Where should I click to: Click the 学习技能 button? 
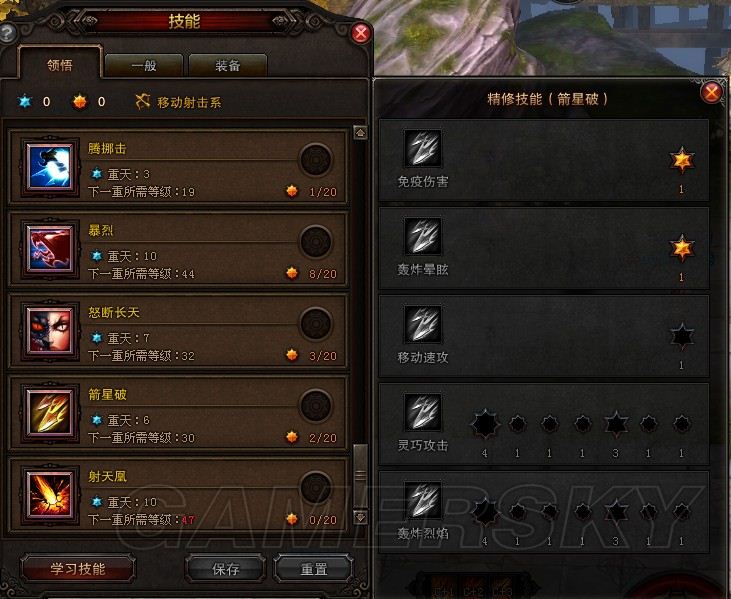tap(78, 569)
